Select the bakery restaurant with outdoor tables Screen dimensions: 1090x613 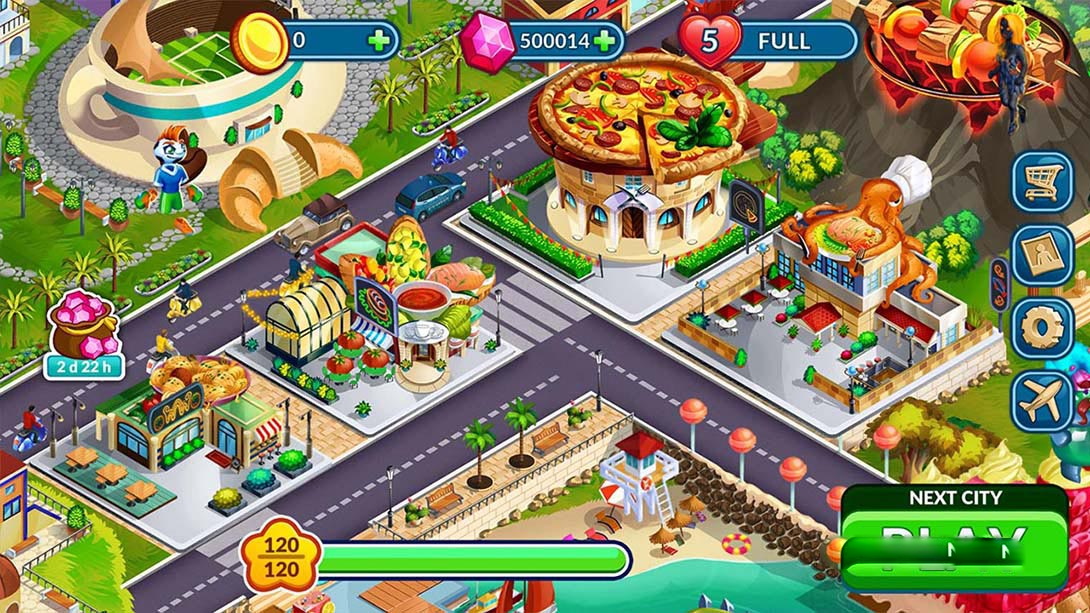tap(190, 420)
